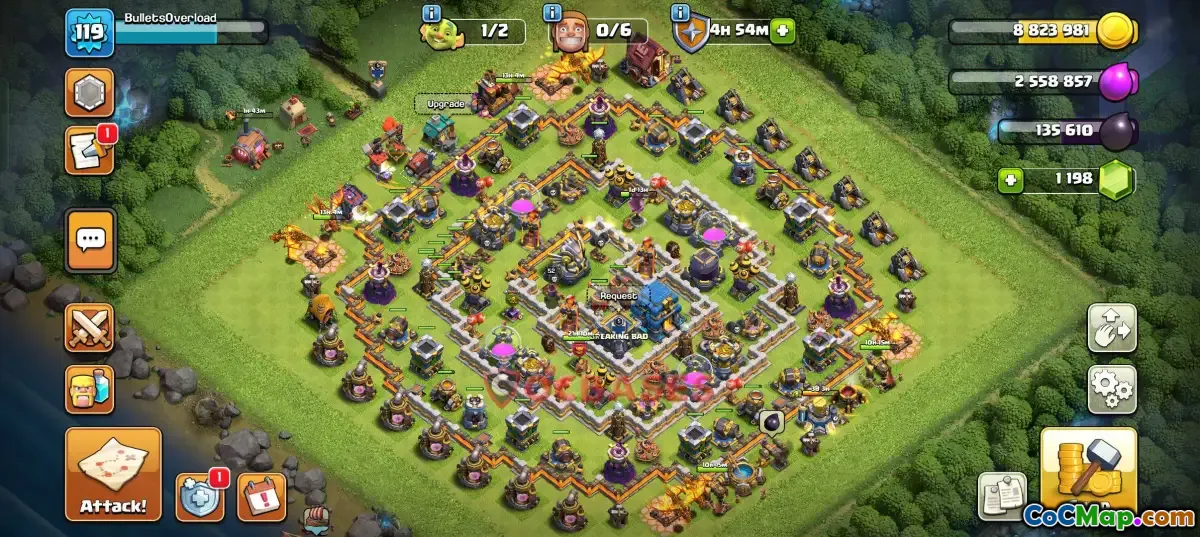
Task: Add gems with the green plus button
Action: (x=1012, y=181)
